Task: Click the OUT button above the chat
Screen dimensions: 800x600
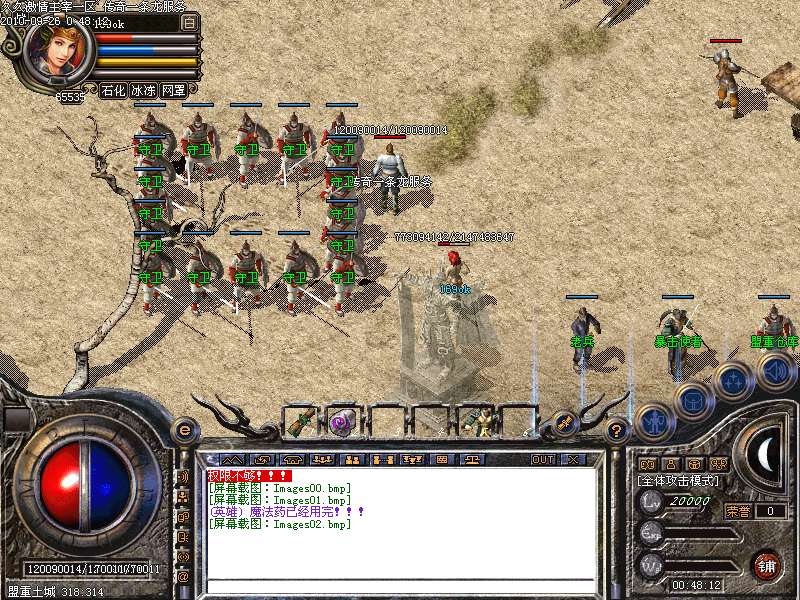Action: (x=542, y=459)
